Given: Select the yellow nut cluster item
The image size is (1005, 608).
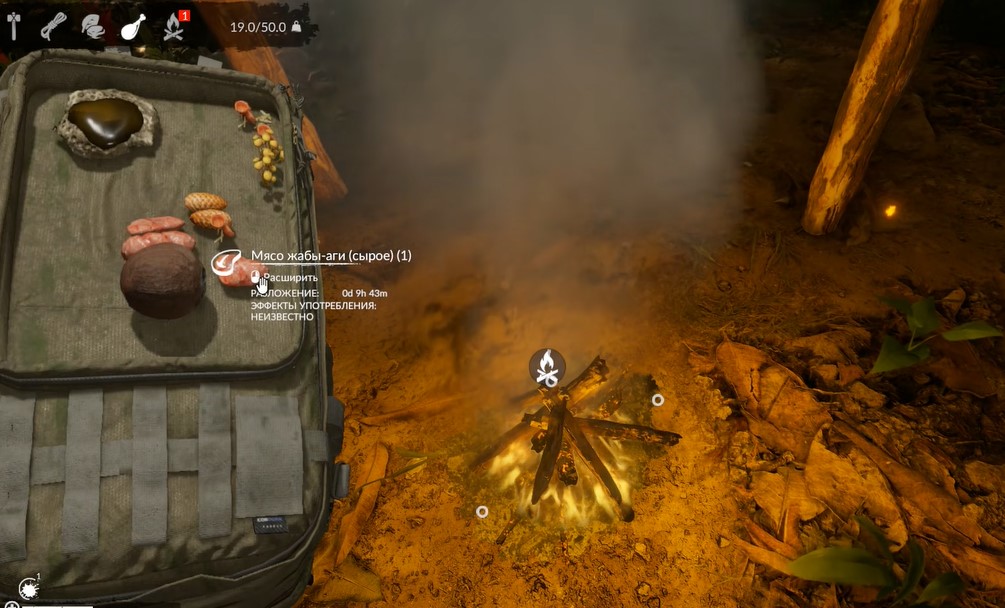Looking at the screenshot, I should (x=268, y=156).
